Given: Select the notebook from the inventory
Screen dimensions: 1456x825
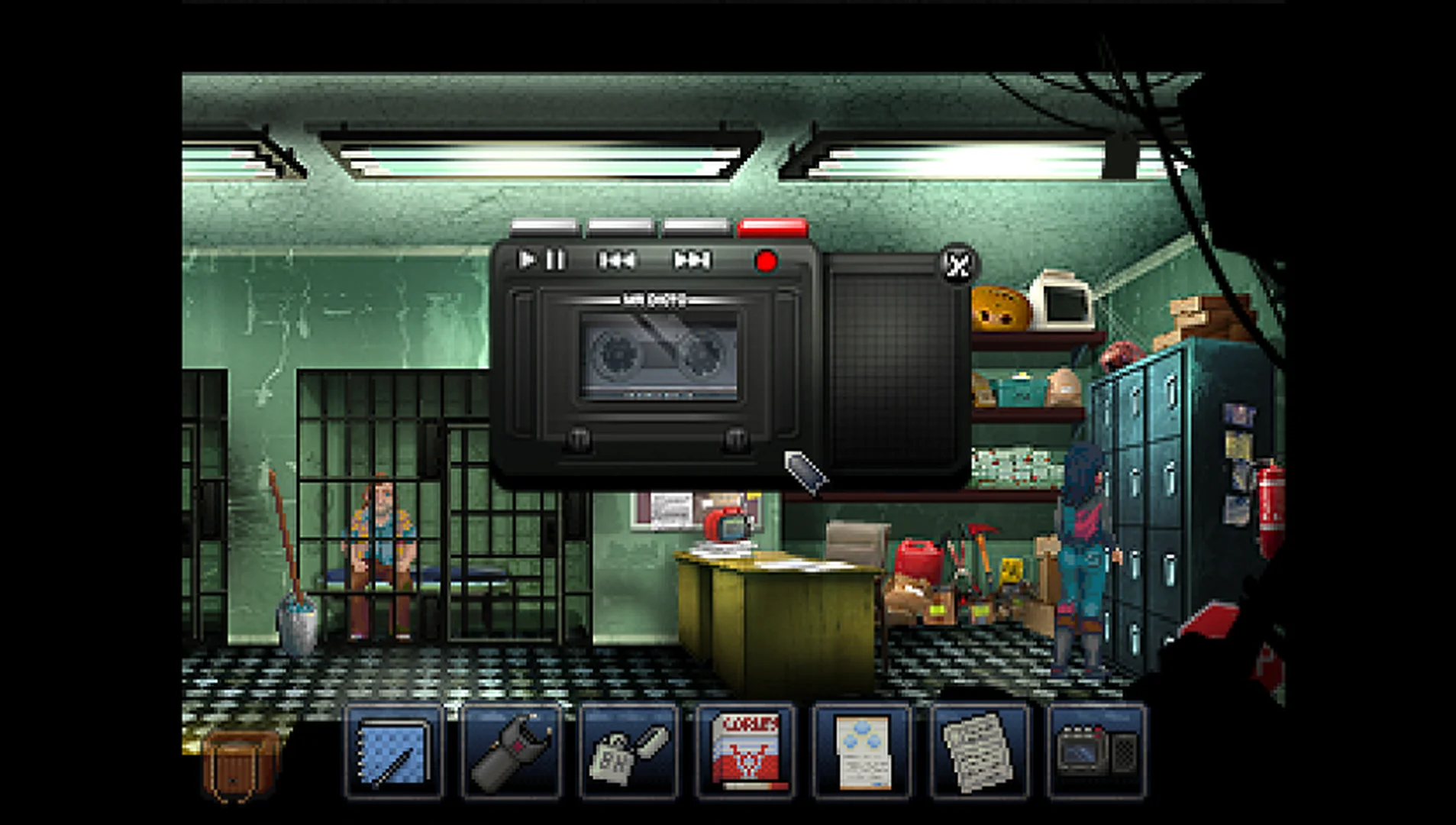Looking at the screenshot, I should pyautogui.click(x=395, y=752).
